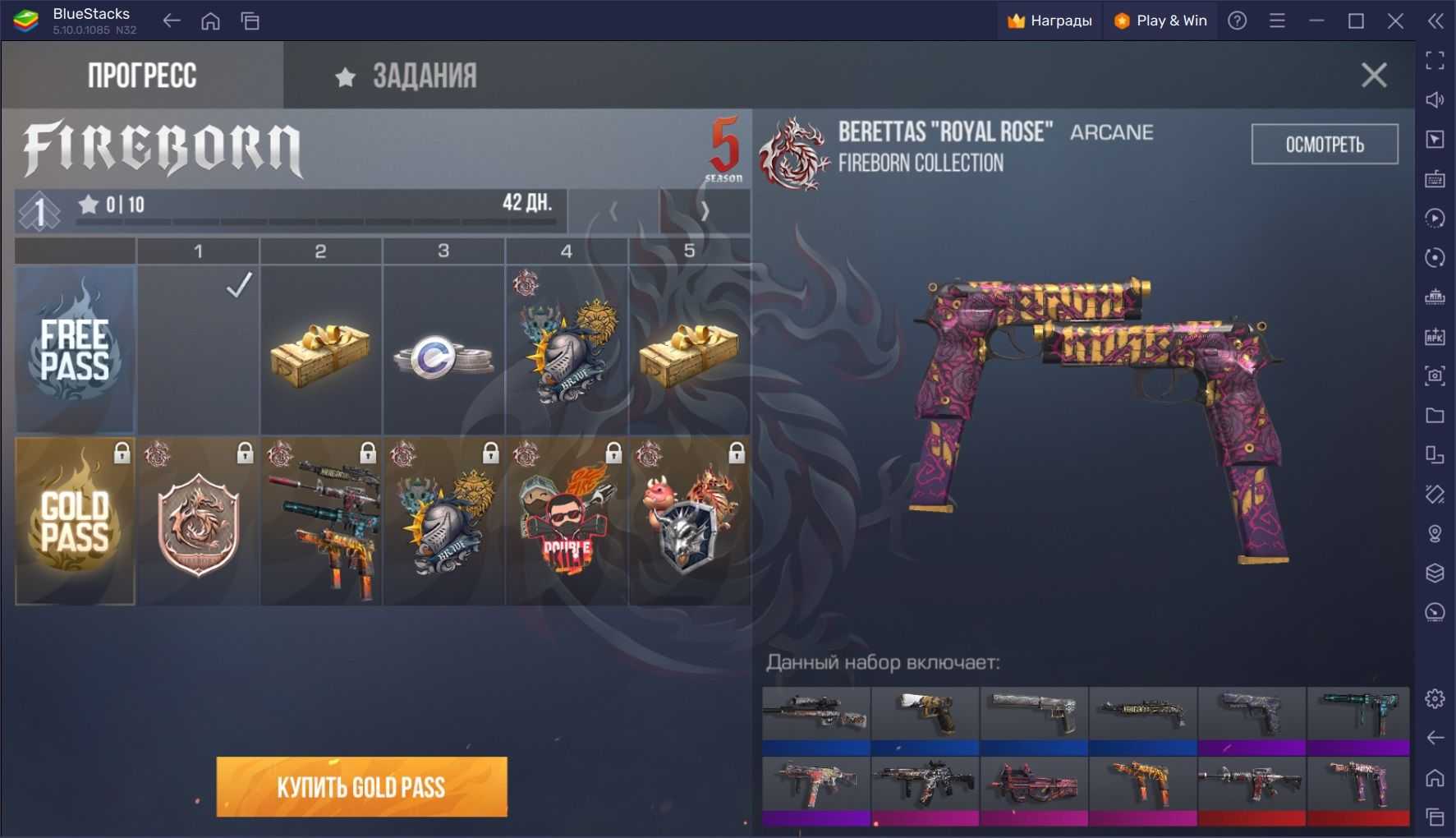This screenshot has height=838, width=1456.
Task: Select the Прогресс tab
Action: point(142,76)
